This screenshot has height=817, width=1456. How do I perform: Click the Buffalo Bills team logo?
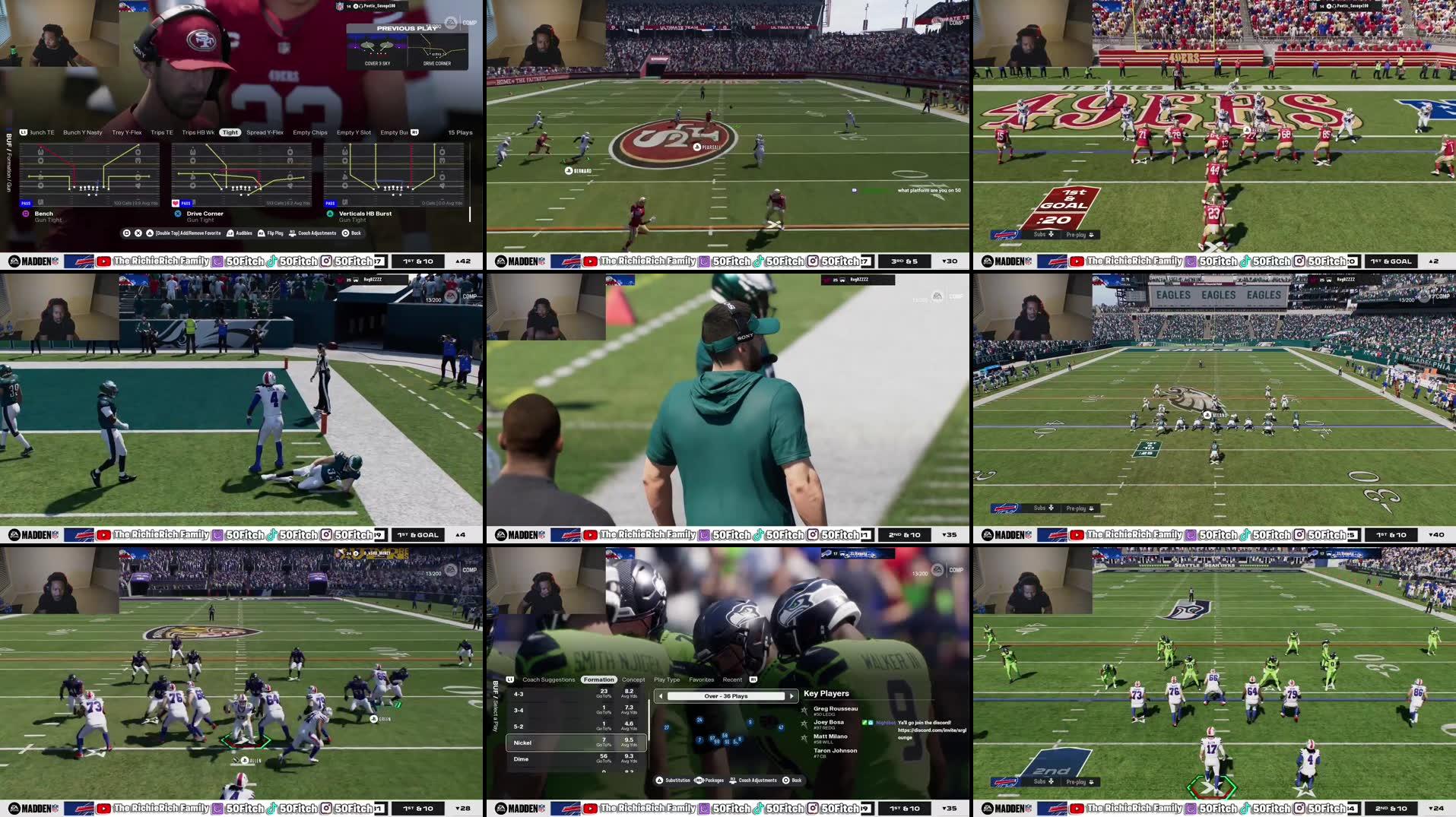[80, 262]
